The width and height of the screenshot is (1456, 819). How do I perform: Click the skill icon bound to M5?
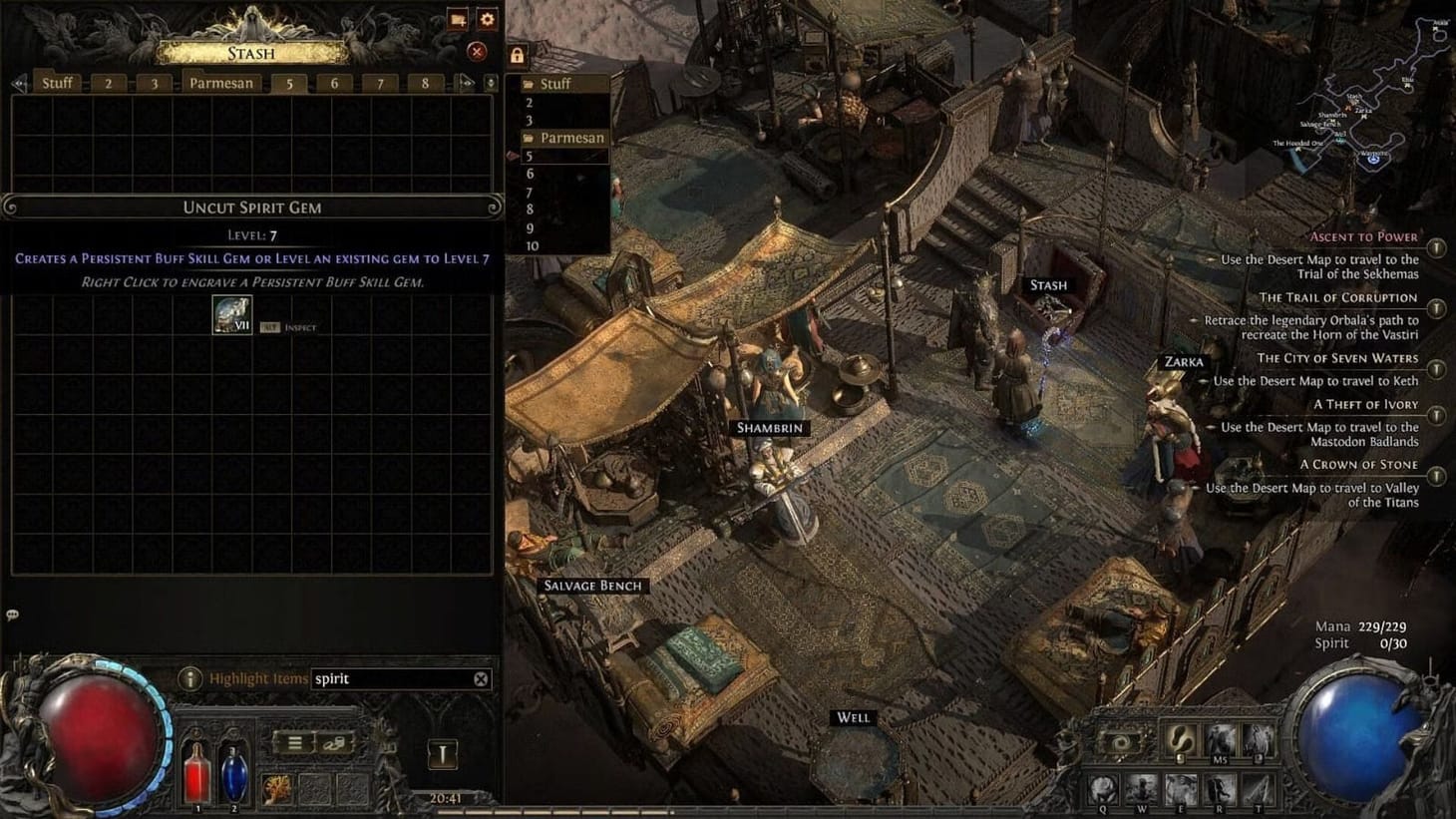point(1219,744)
